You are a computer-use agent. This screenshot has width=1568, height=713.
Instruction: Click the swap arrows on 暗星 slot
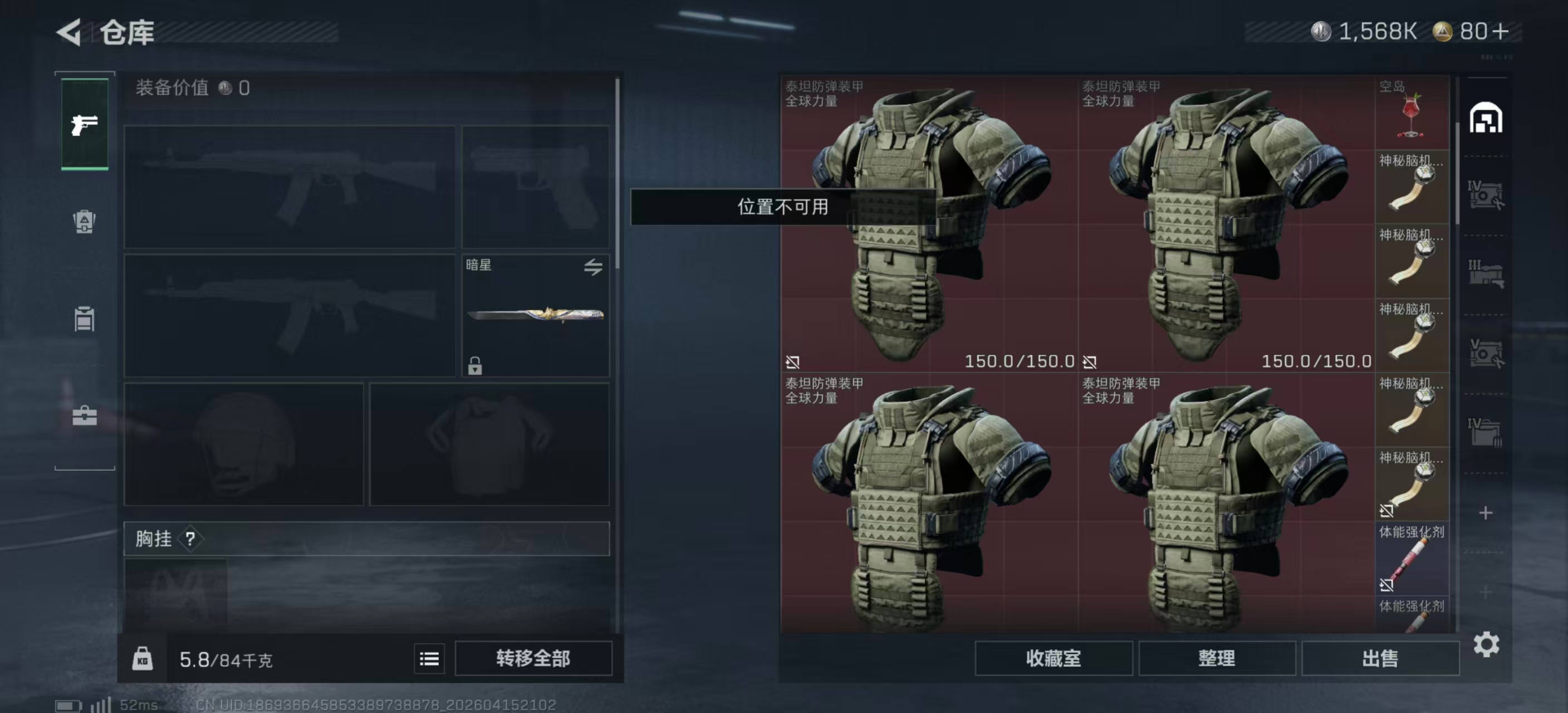coord(594,267)
